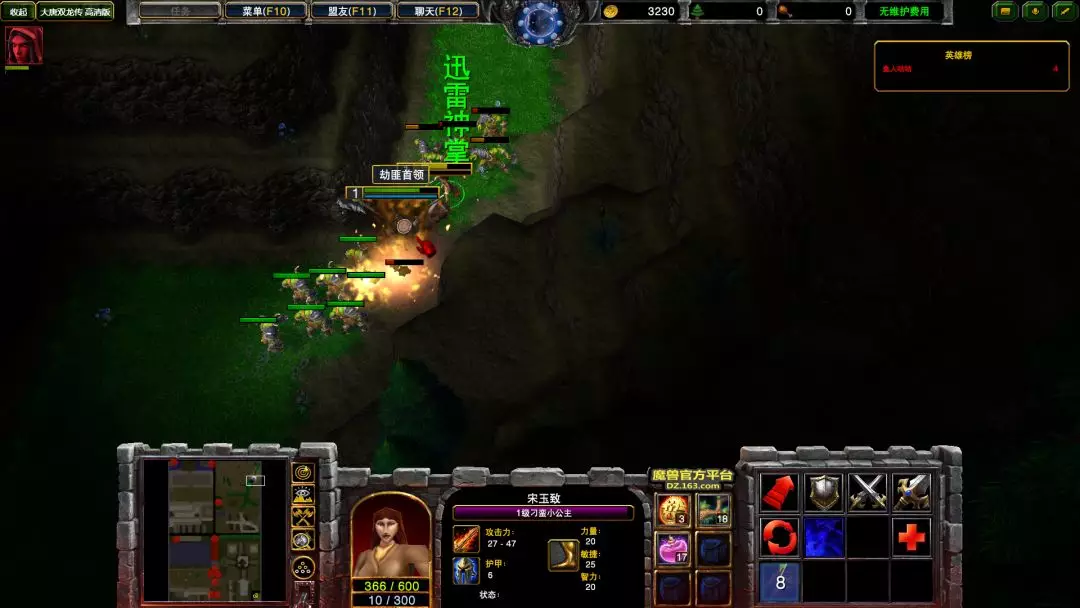Select the gold coin item with 3 charges

(673, 511)
